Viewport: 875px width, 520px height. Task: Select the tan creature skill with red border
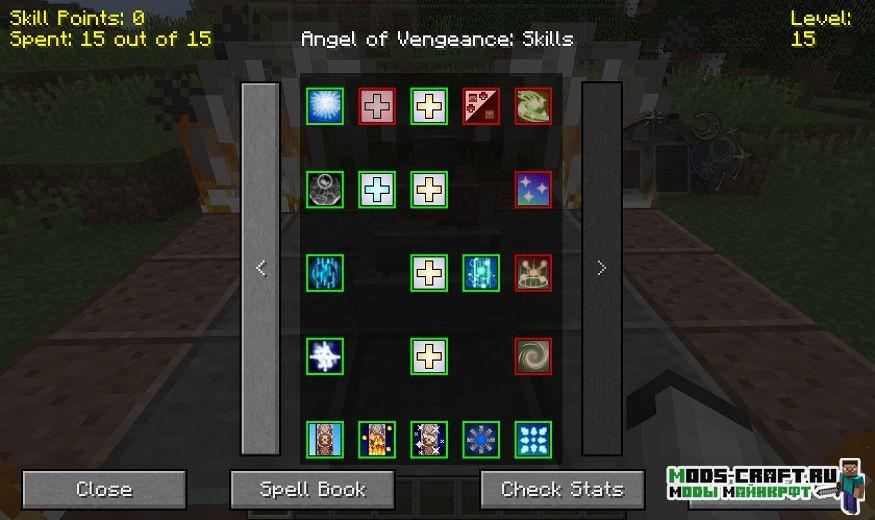pos(533,273)
